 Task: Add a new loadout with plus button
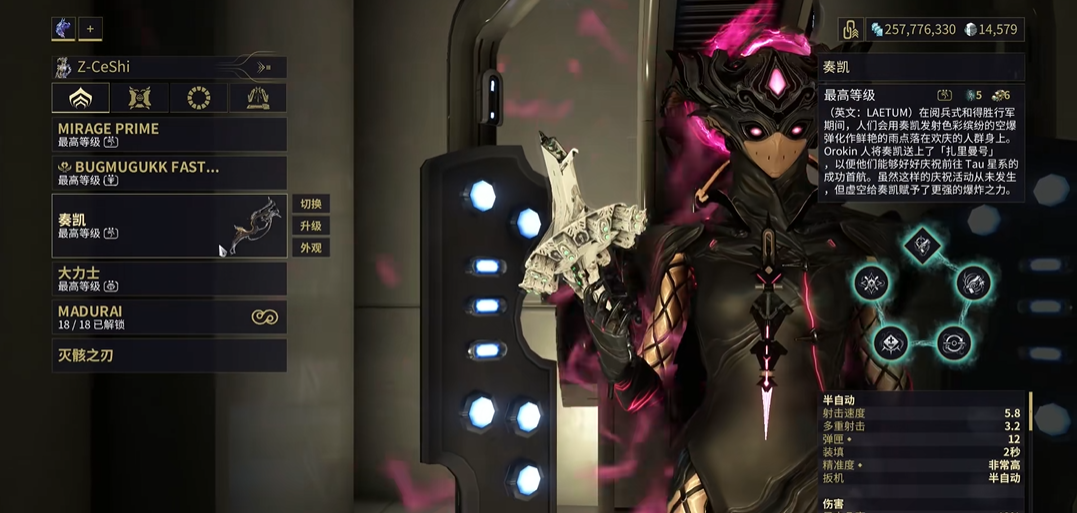click(90, 29)
